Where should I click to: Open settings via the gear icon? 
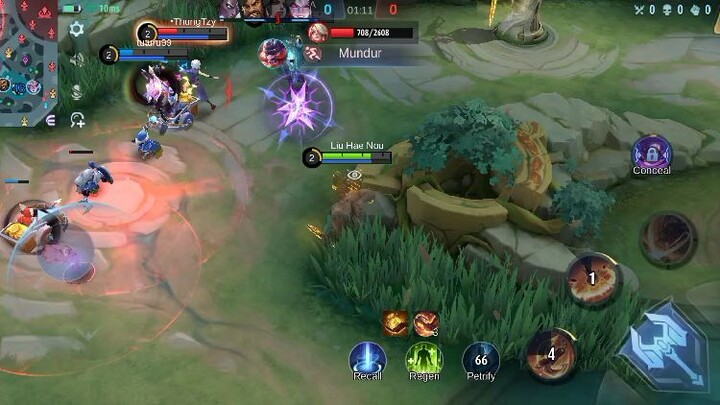pyautogui.click(x=76, y=30)
